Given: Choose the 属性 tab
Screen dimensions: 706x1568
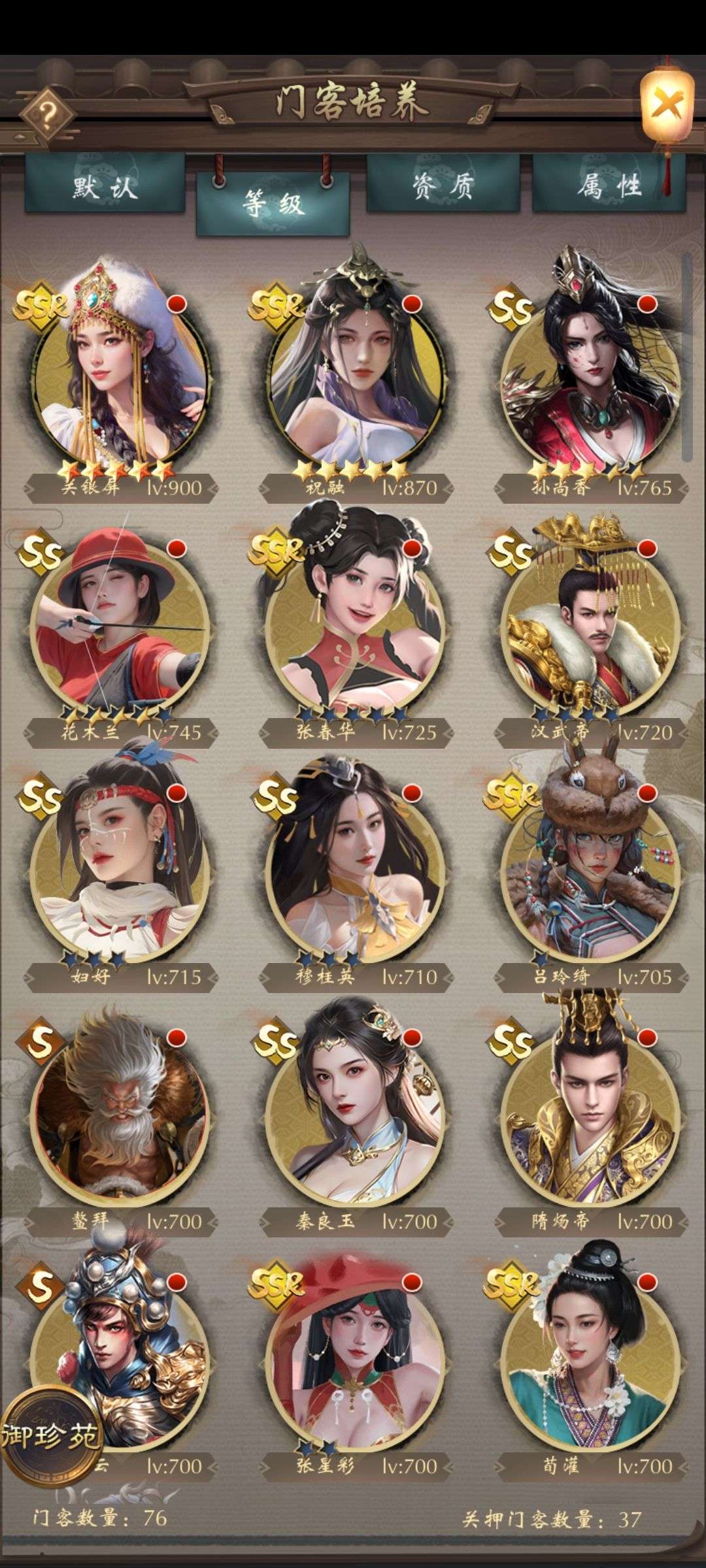Looking at the screenshot, I should click(x=609, y=185).
